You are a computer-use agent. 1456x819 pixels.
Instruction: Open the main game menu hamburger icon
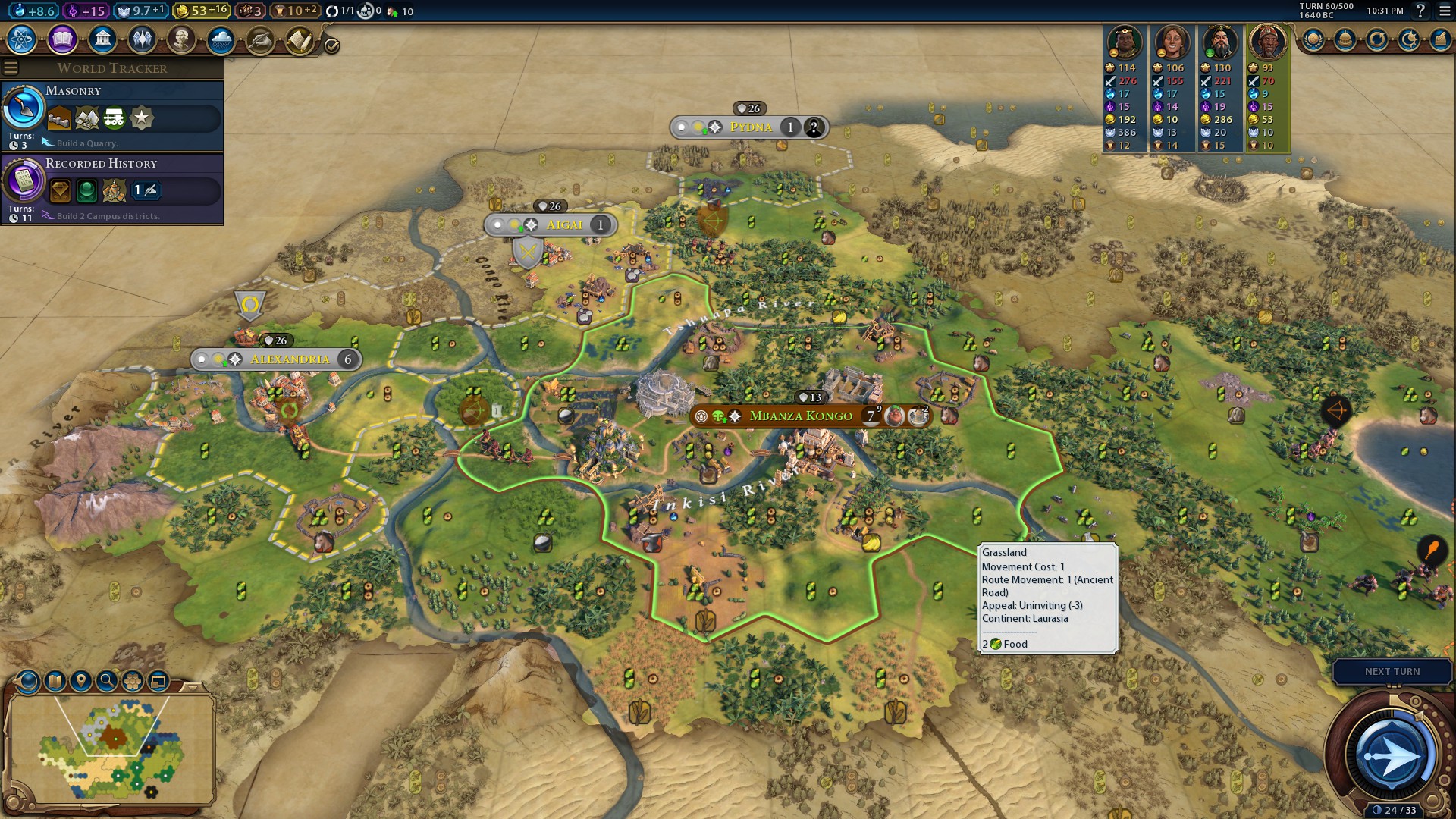[1444, 11]
